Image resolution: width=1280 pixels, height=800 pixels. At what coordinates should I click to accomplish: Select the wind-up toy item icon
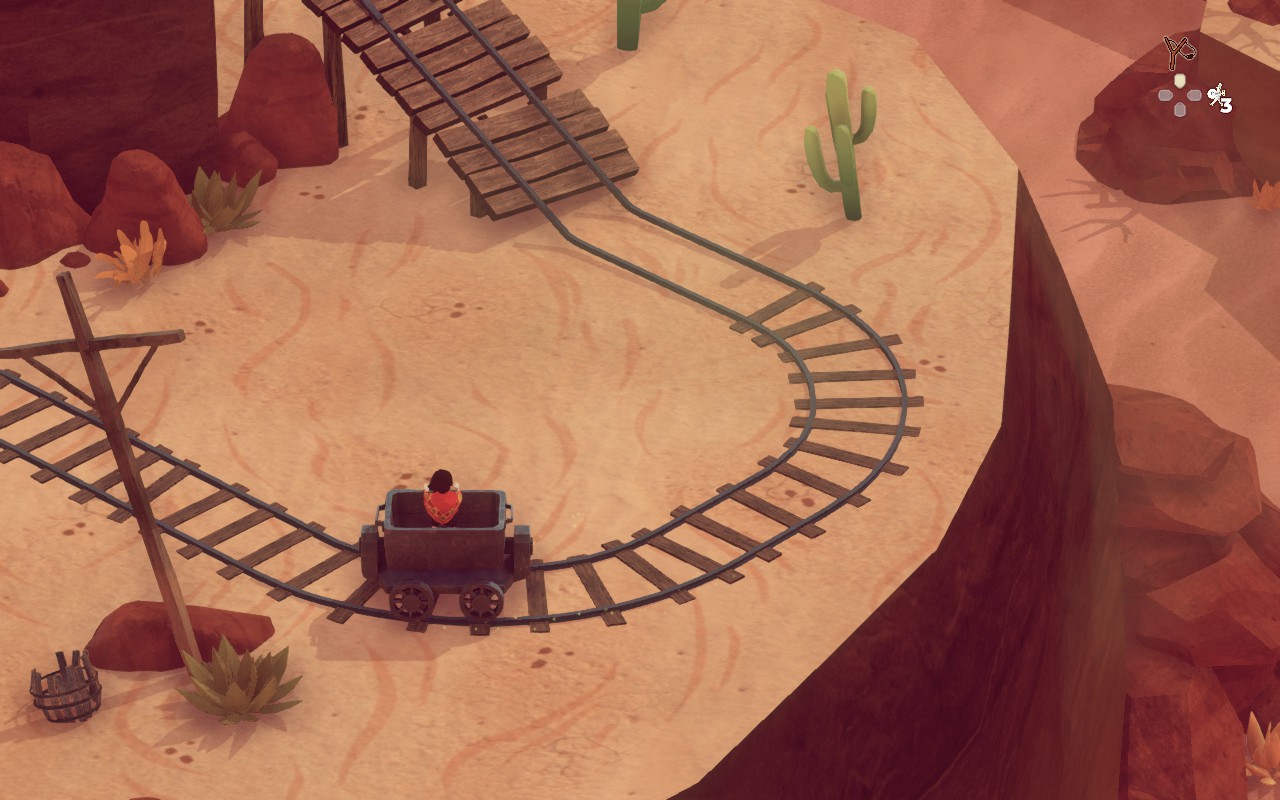click(1216, 96)
